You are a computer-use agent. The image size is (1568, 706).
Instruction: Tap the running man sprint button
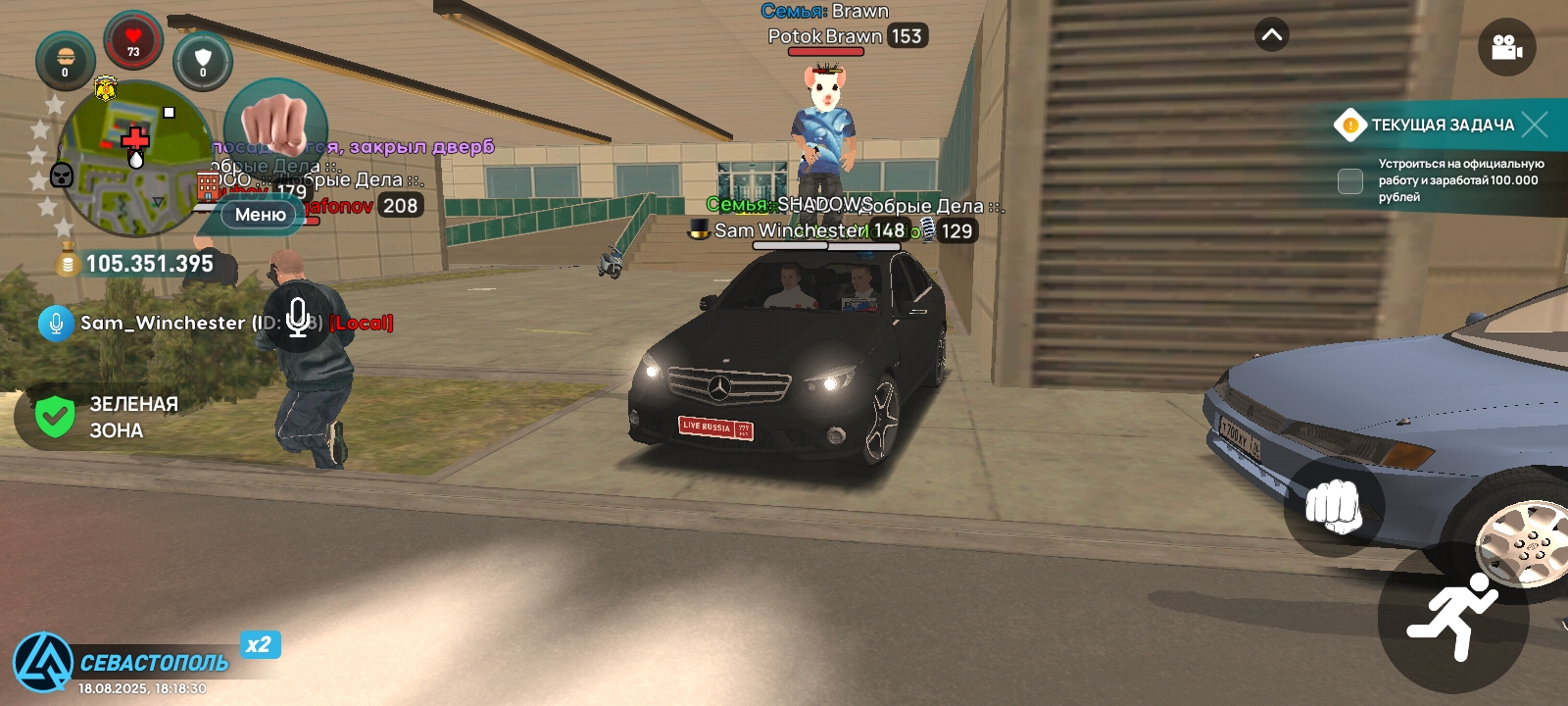(1452, 618)
